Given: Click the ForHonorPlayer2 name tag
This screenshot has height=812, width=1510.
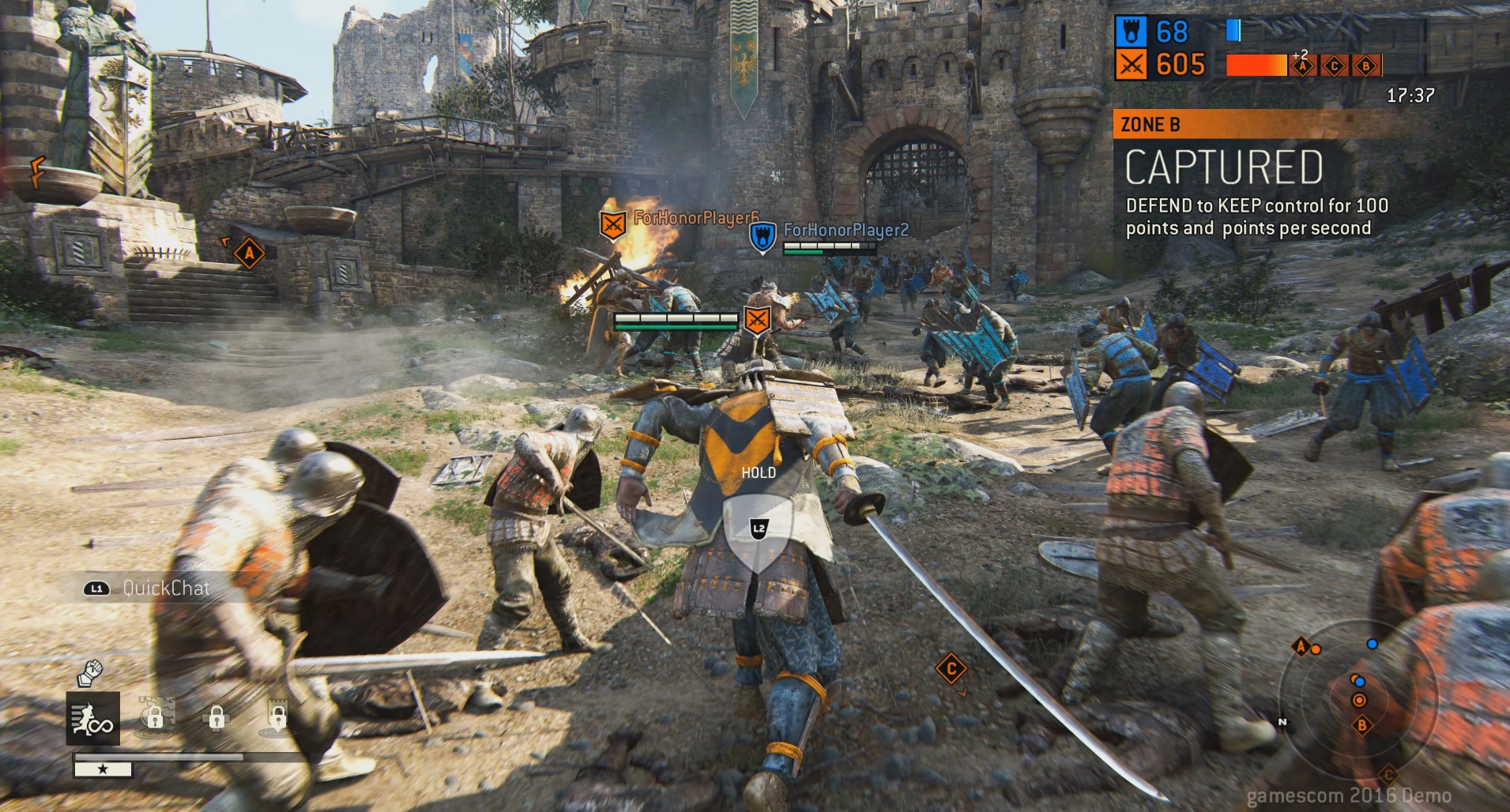Looking at the screenshot, I should point(845,230).
